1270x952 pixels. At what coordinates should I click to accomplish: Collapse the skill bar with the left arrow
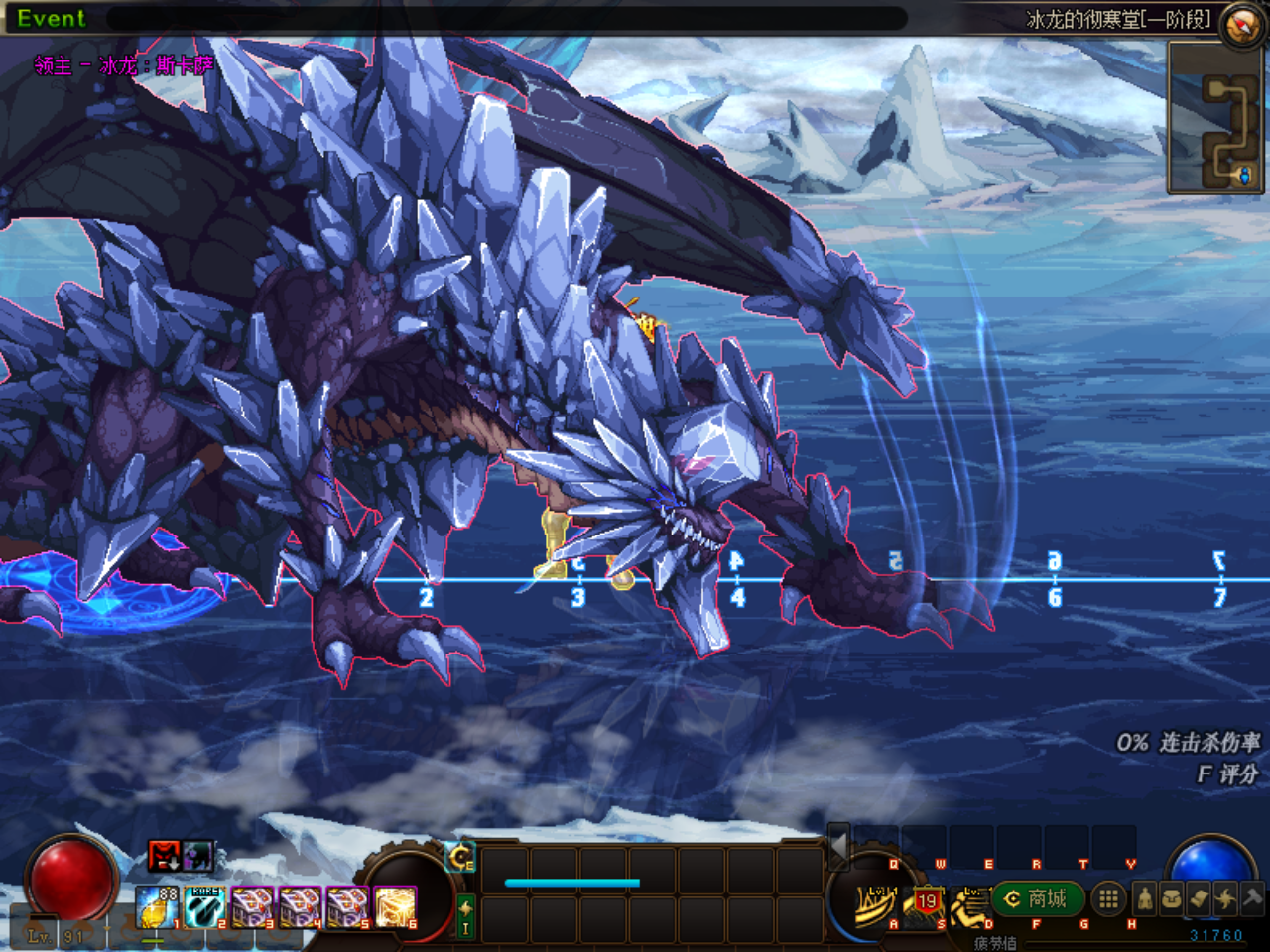[x=838, y=844]
